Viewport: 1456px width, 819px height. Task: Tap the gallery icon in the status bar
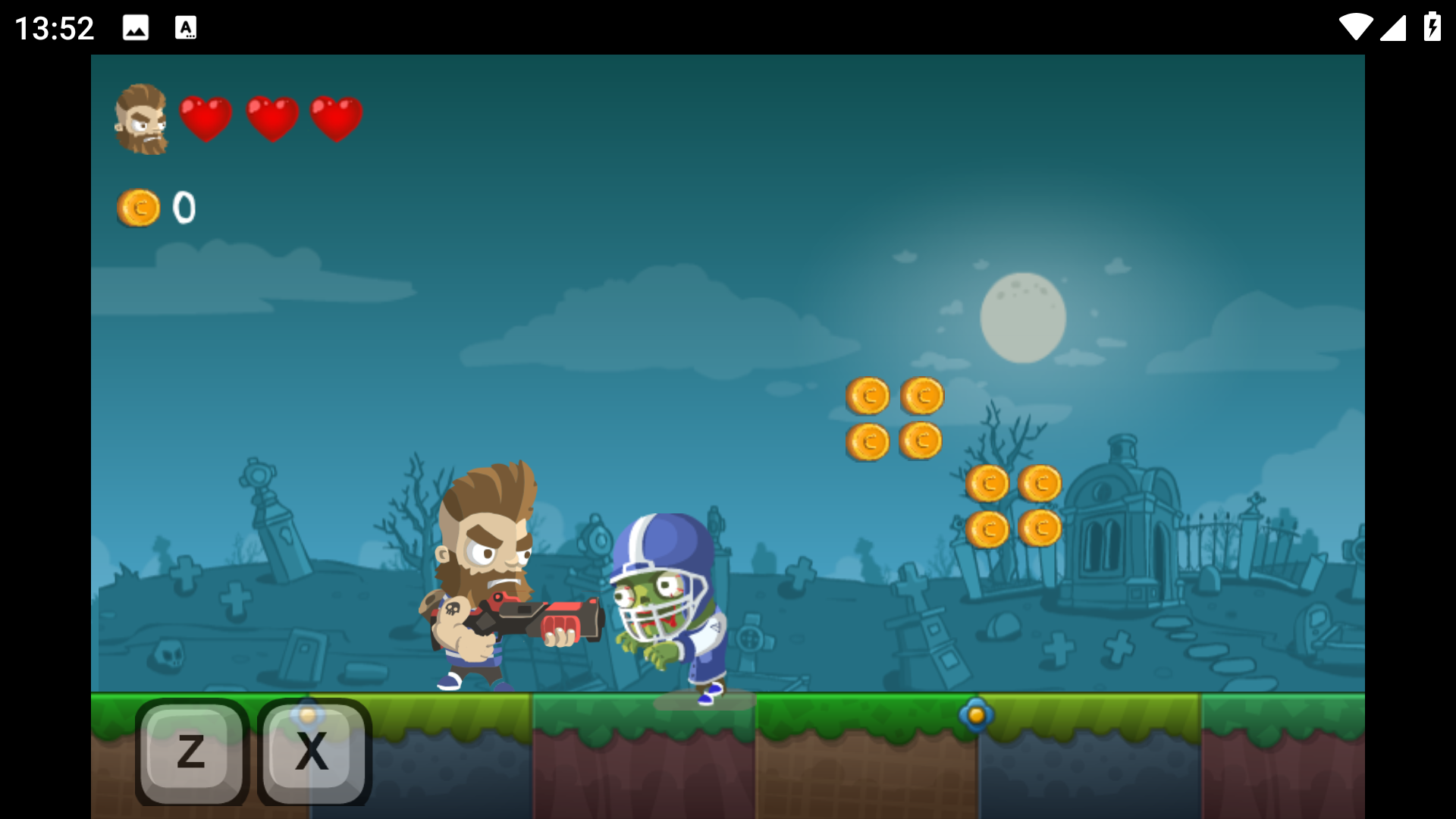(135, 28)
